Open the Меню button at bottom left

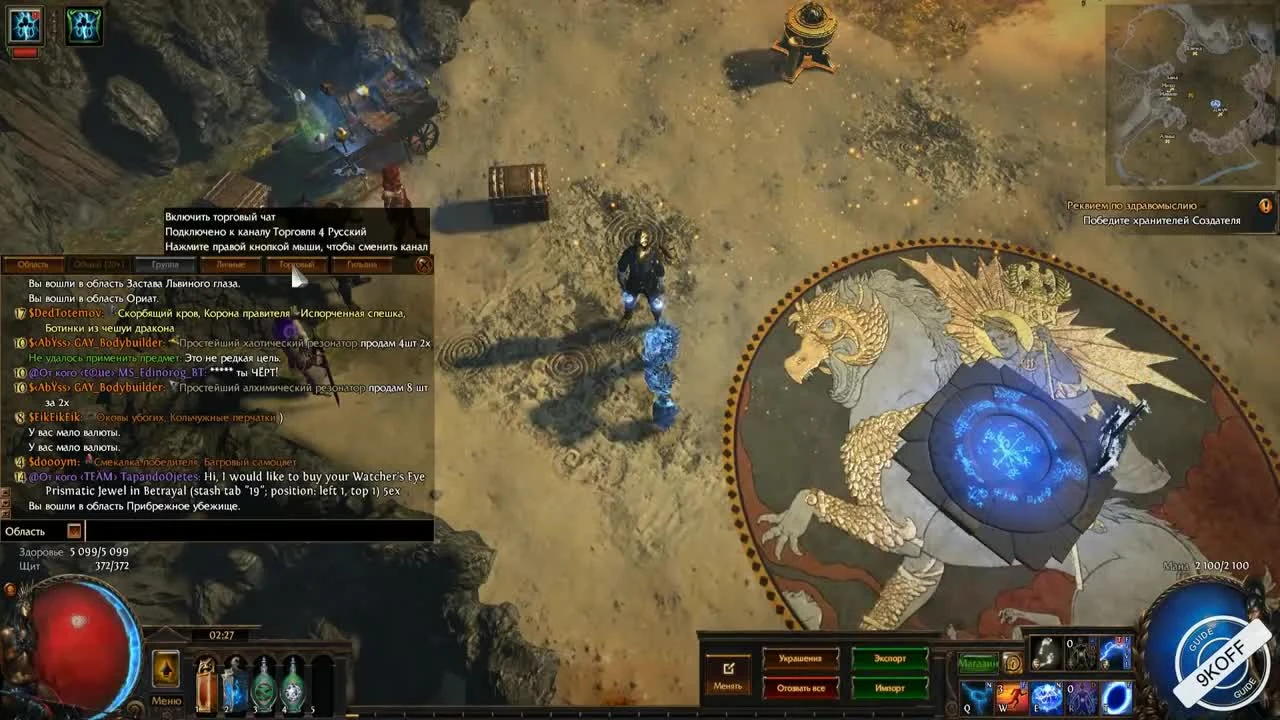click(x=166, y=700)
